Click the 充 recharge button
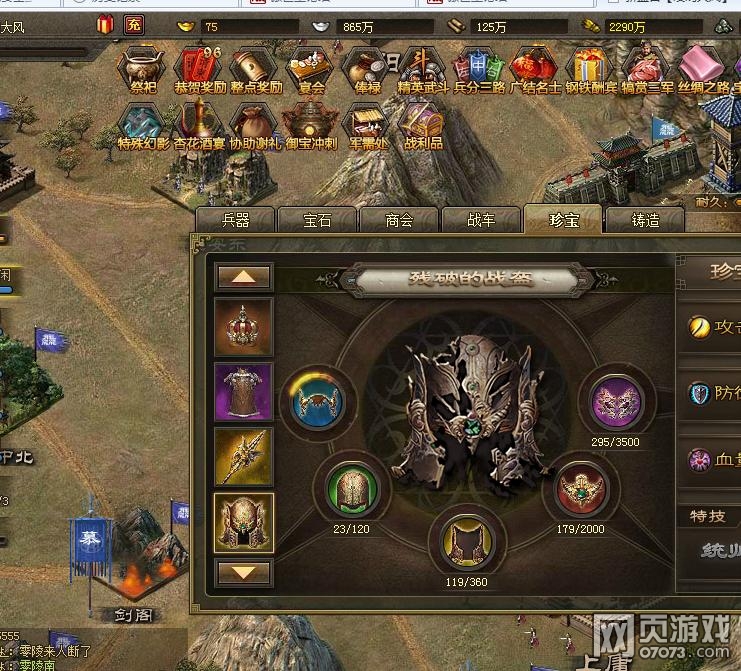 tap(133, 26)
